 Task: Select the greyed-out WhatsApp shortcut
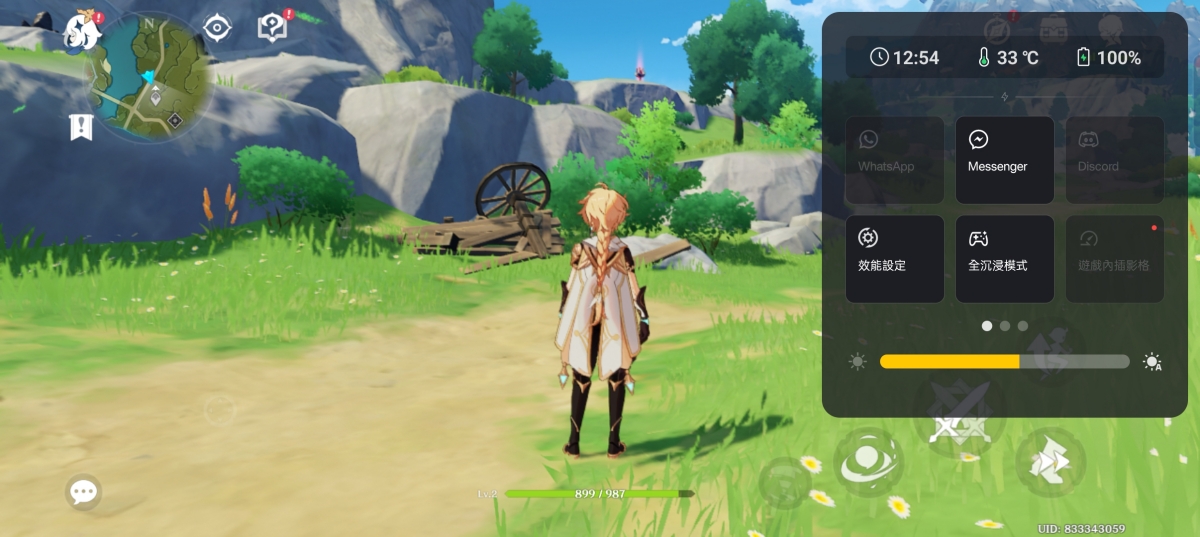pyautogui.click(x=894, y=160)
